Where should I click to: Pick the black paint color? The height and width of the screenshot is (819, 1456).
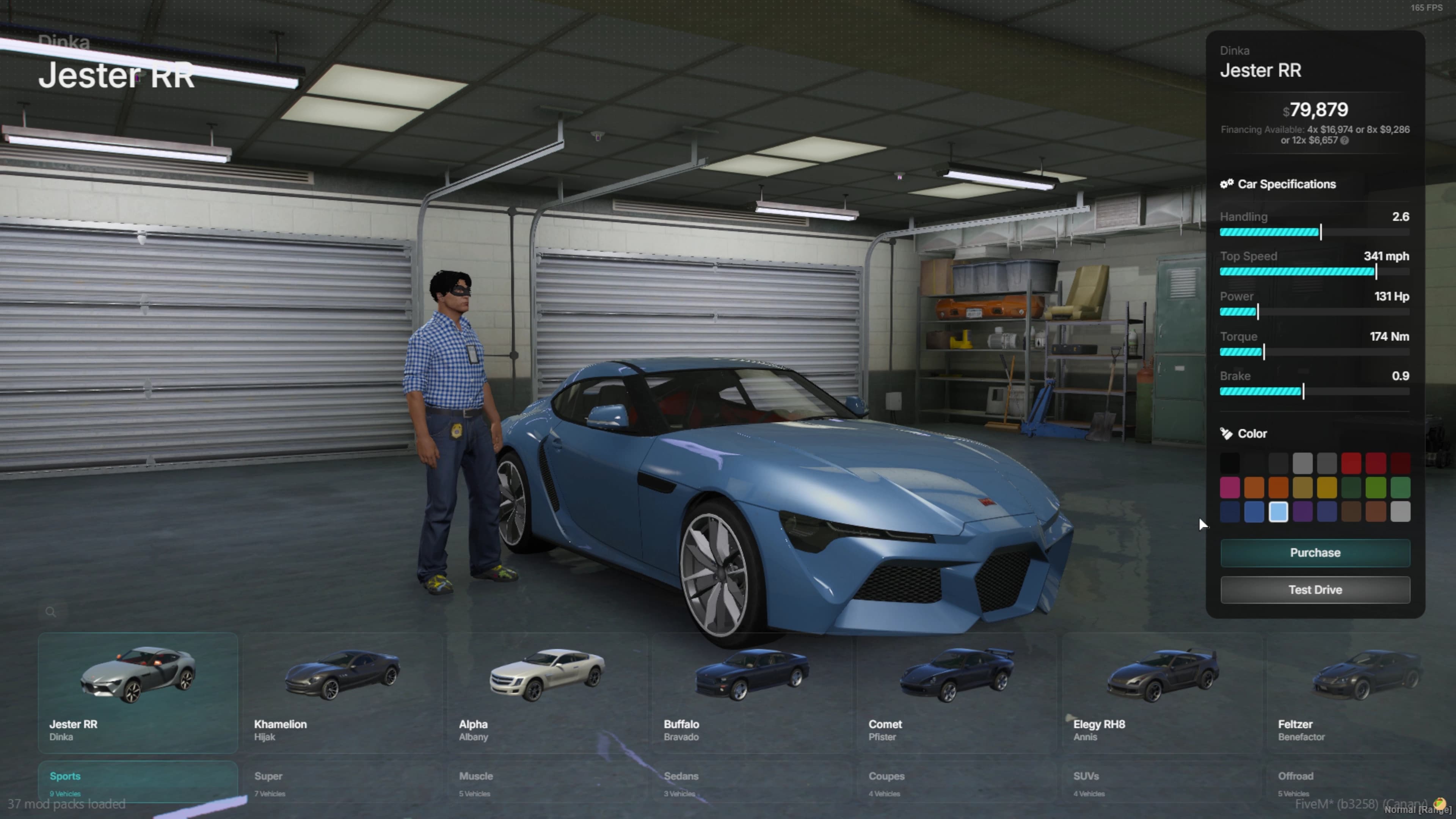(1230, 462)
